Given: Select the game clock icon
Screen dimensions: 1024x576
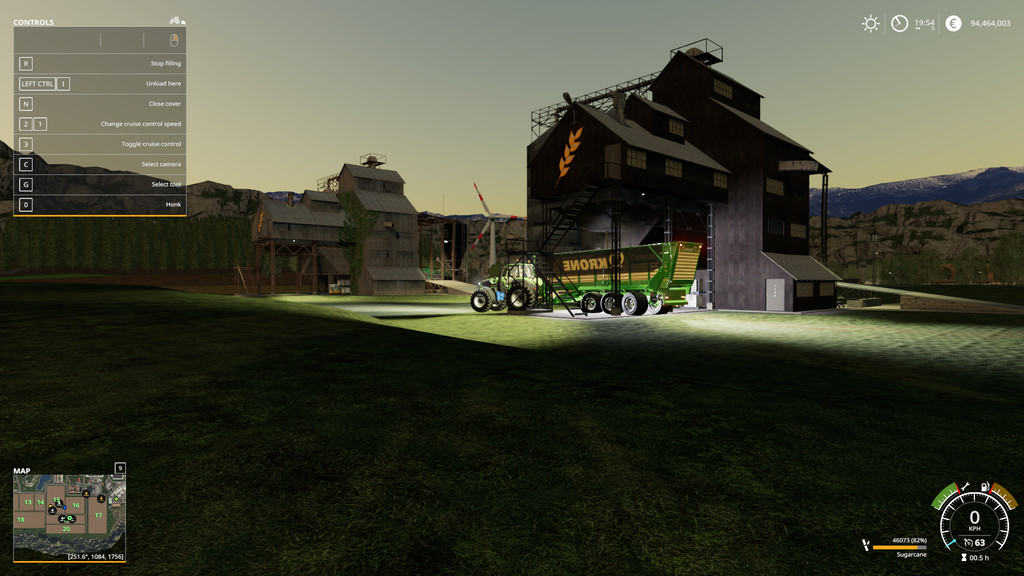Looking at the screenshot, I should [900, 23].
